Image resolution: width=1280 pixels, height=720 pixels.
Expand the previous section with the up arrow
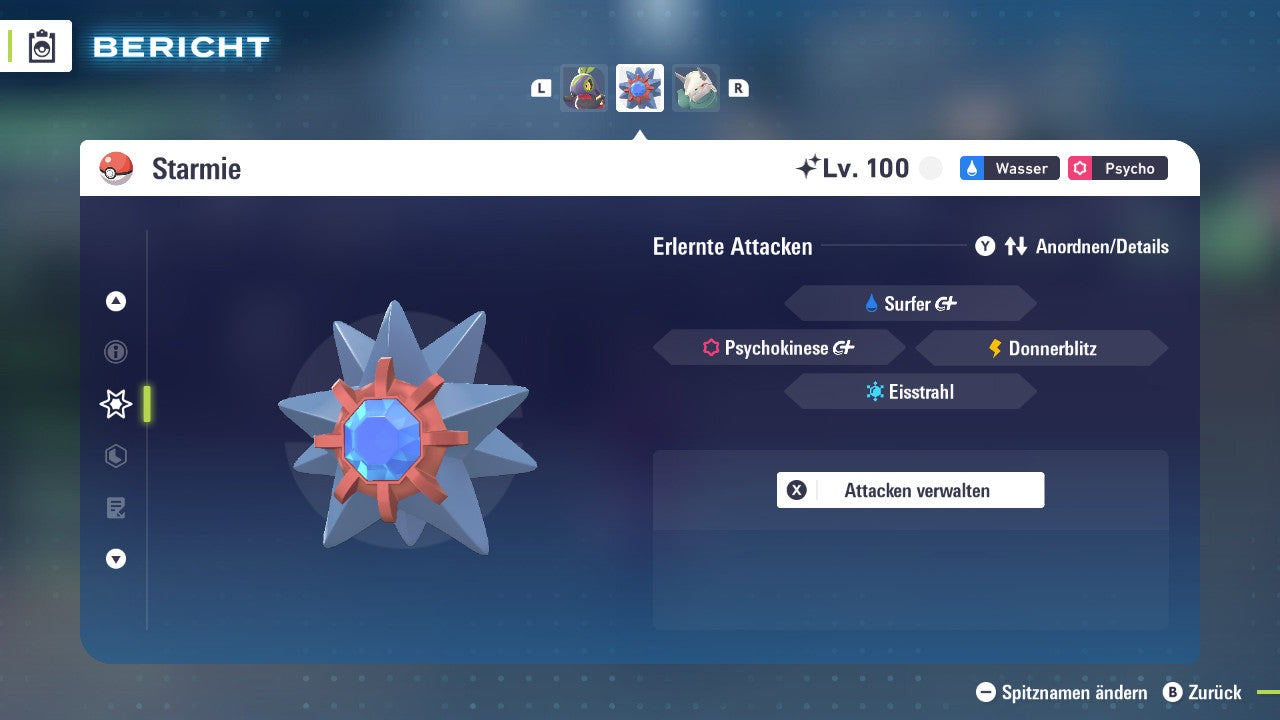click(116, 301)
